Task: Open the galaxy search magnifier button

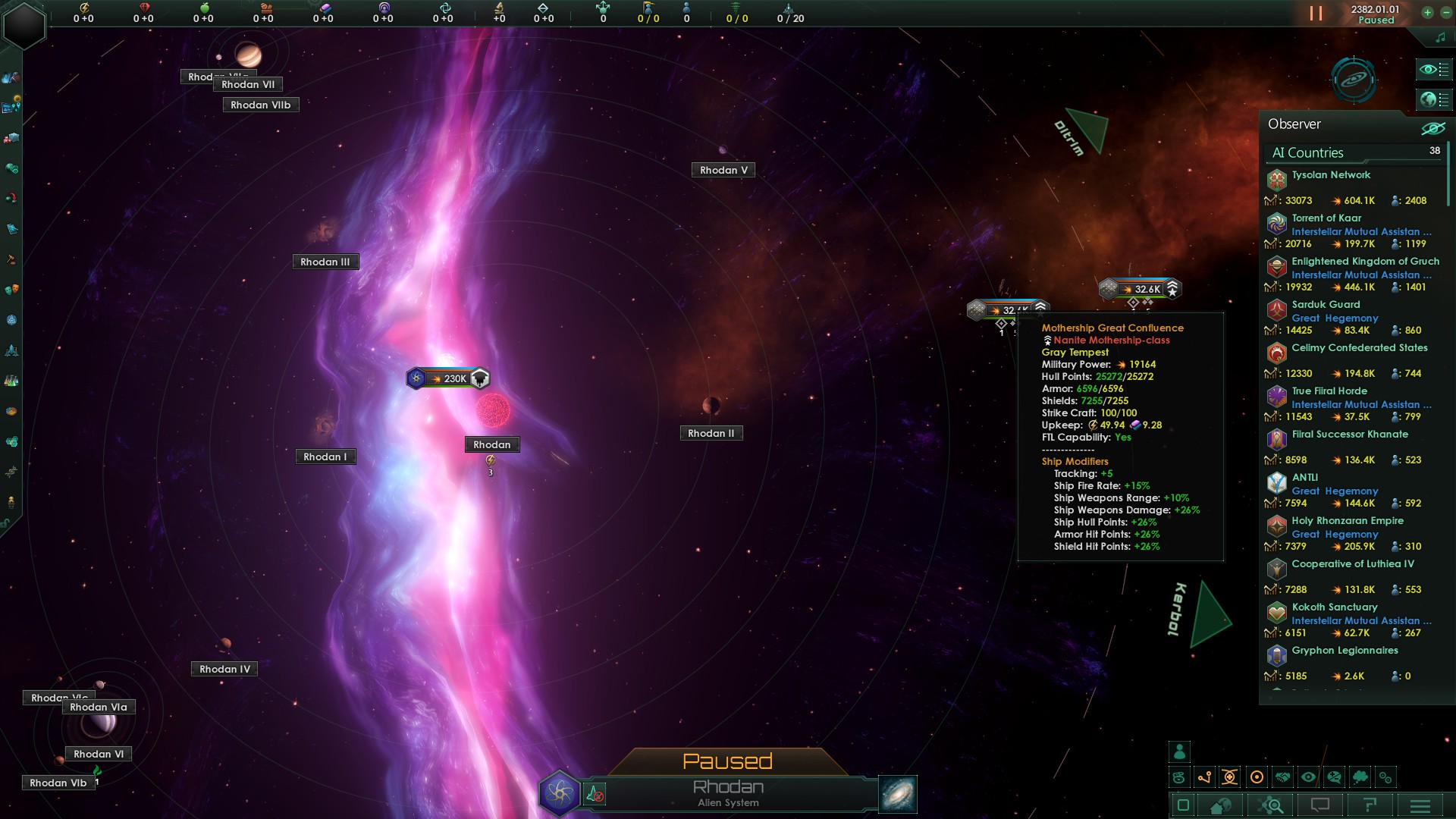Action: point(1272,805)
